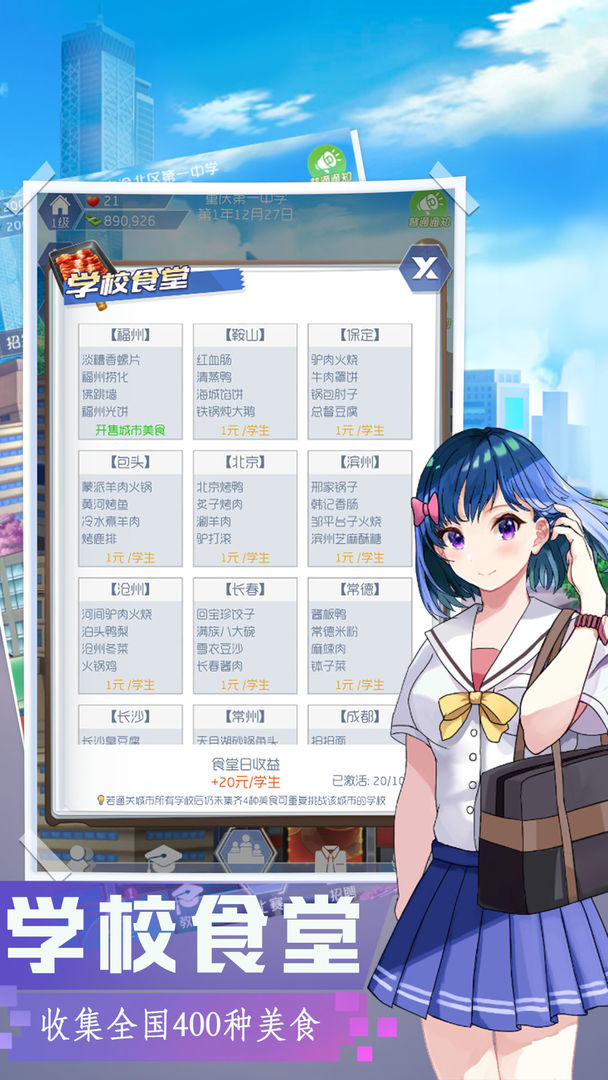The width and height of the screenshot is (608, 1080).
Task: Choose the 保定 city food card
Action: 360,380
